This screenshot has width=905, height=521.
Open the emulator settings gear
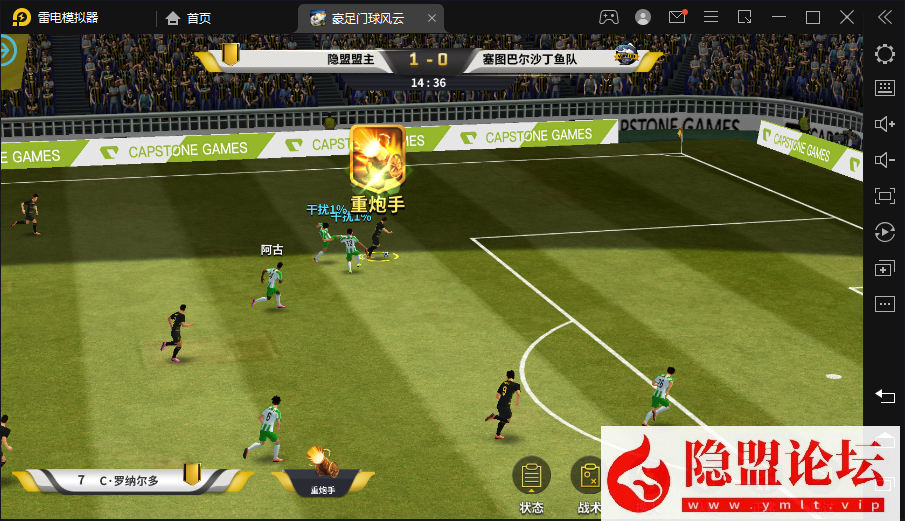[884, 54]
